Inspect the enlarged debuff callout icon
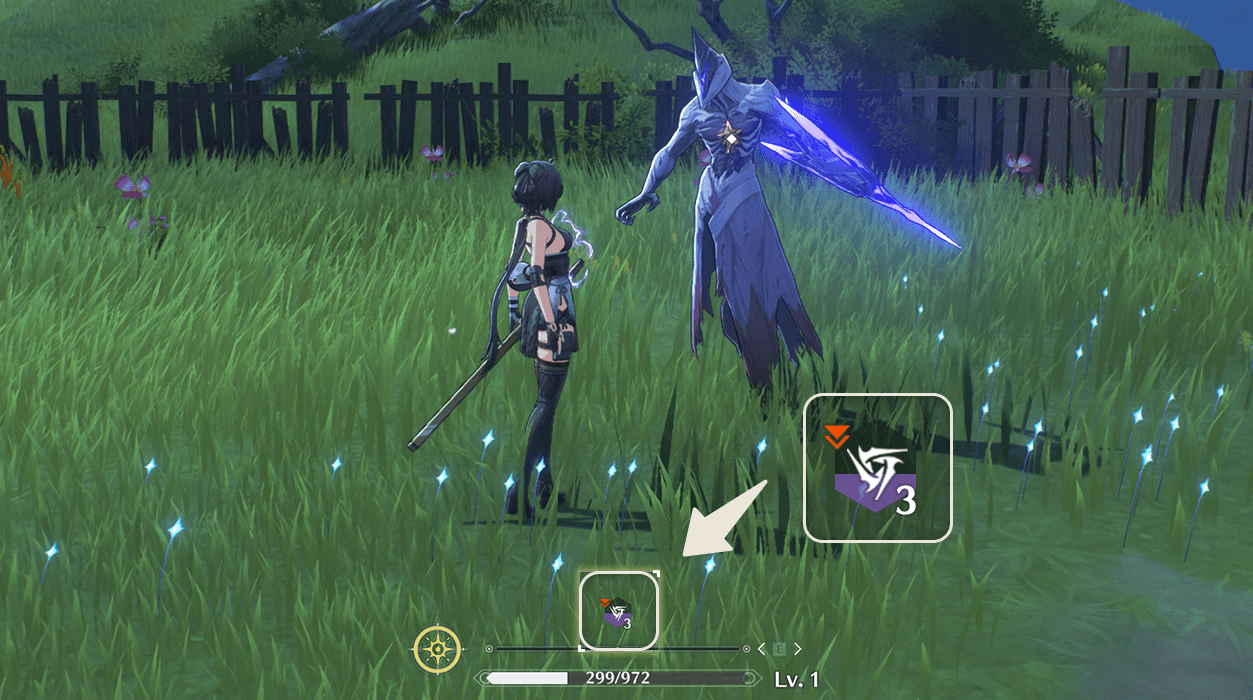Screen dimensions: 1253x700 click(877, 468)
